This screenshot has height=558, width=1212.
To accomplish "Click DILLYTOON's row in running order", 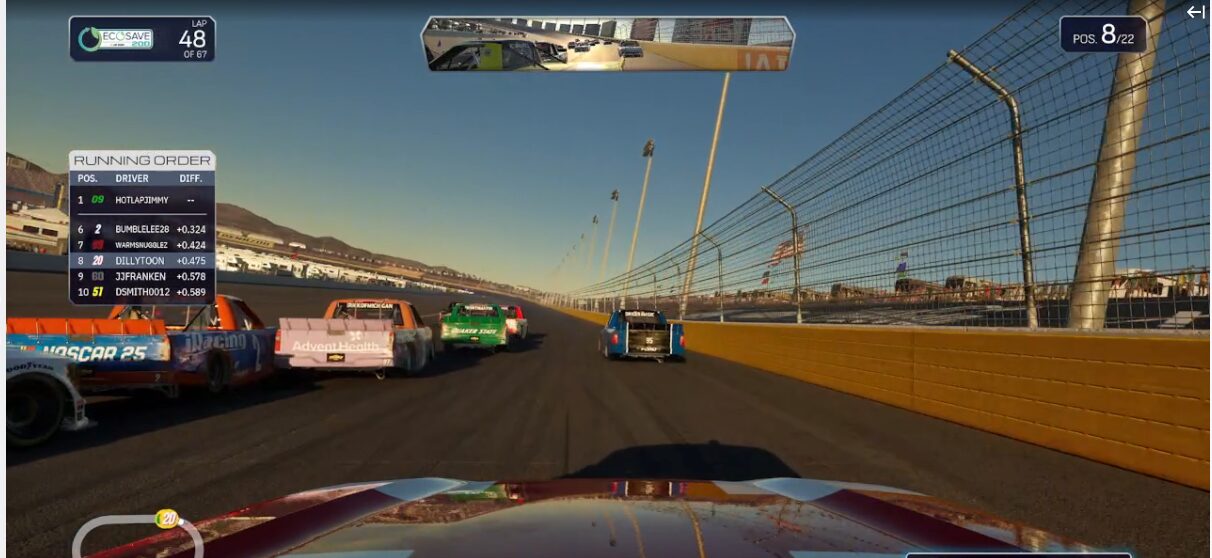I will [x=141, y=261].
